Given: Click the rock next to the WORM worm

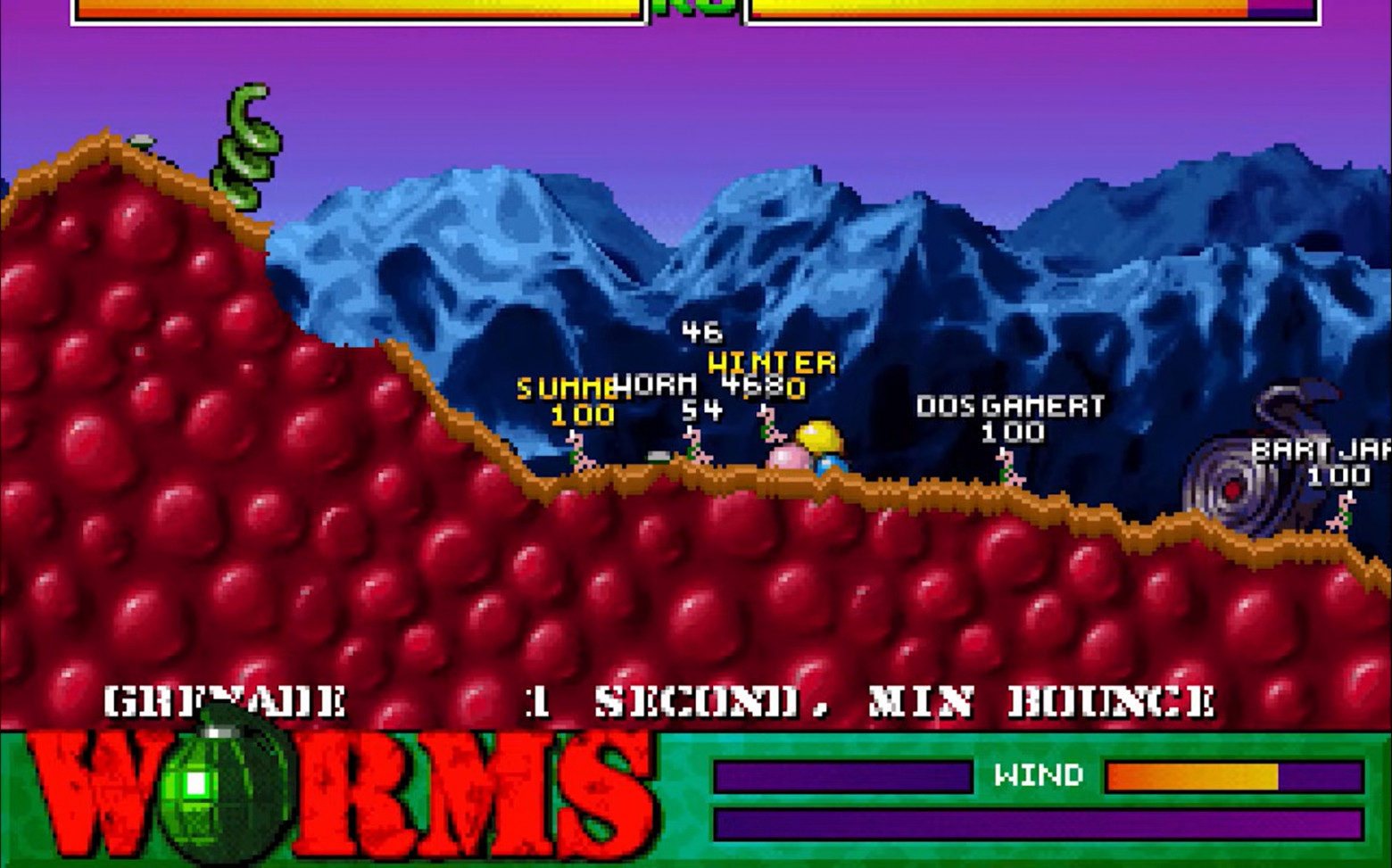Looking at the screenshot, I should pyautogui.click(x=658, y=457).
